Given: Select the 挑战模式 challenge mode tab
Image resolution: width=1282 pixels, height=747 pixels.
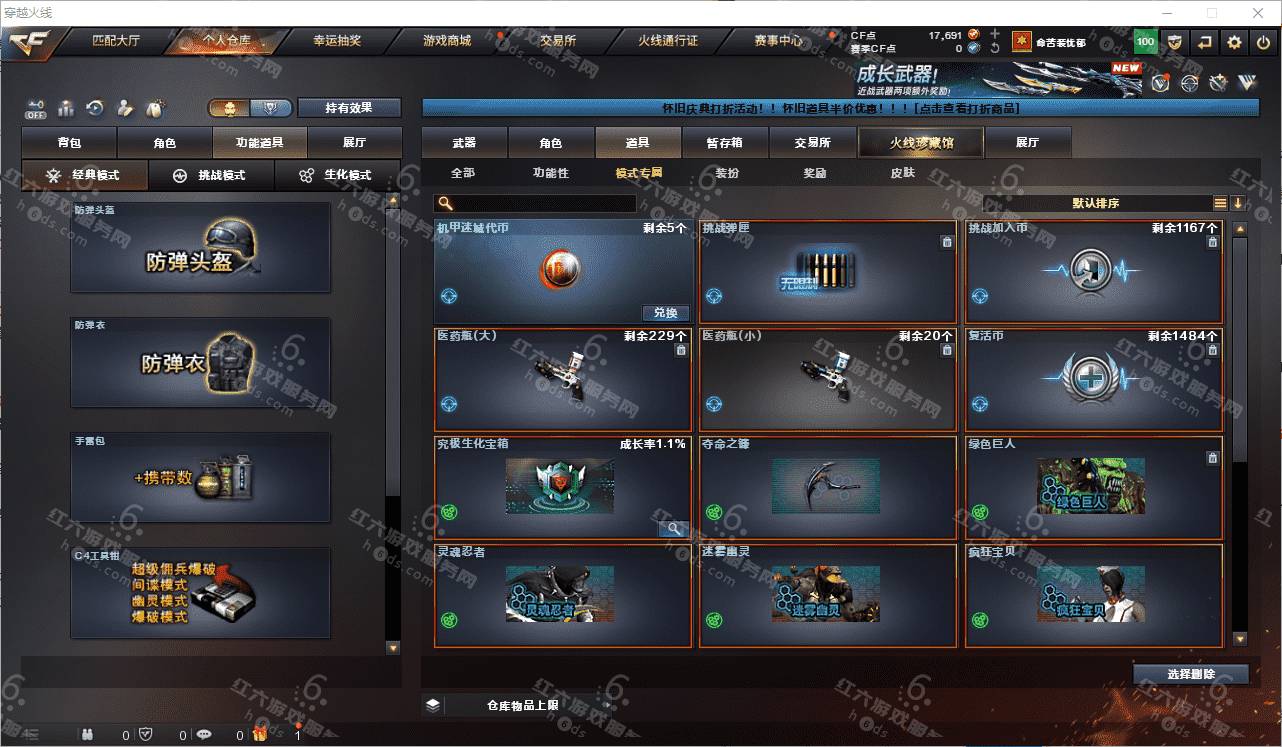Looking at the screenshot, I should tap(211, 175).
